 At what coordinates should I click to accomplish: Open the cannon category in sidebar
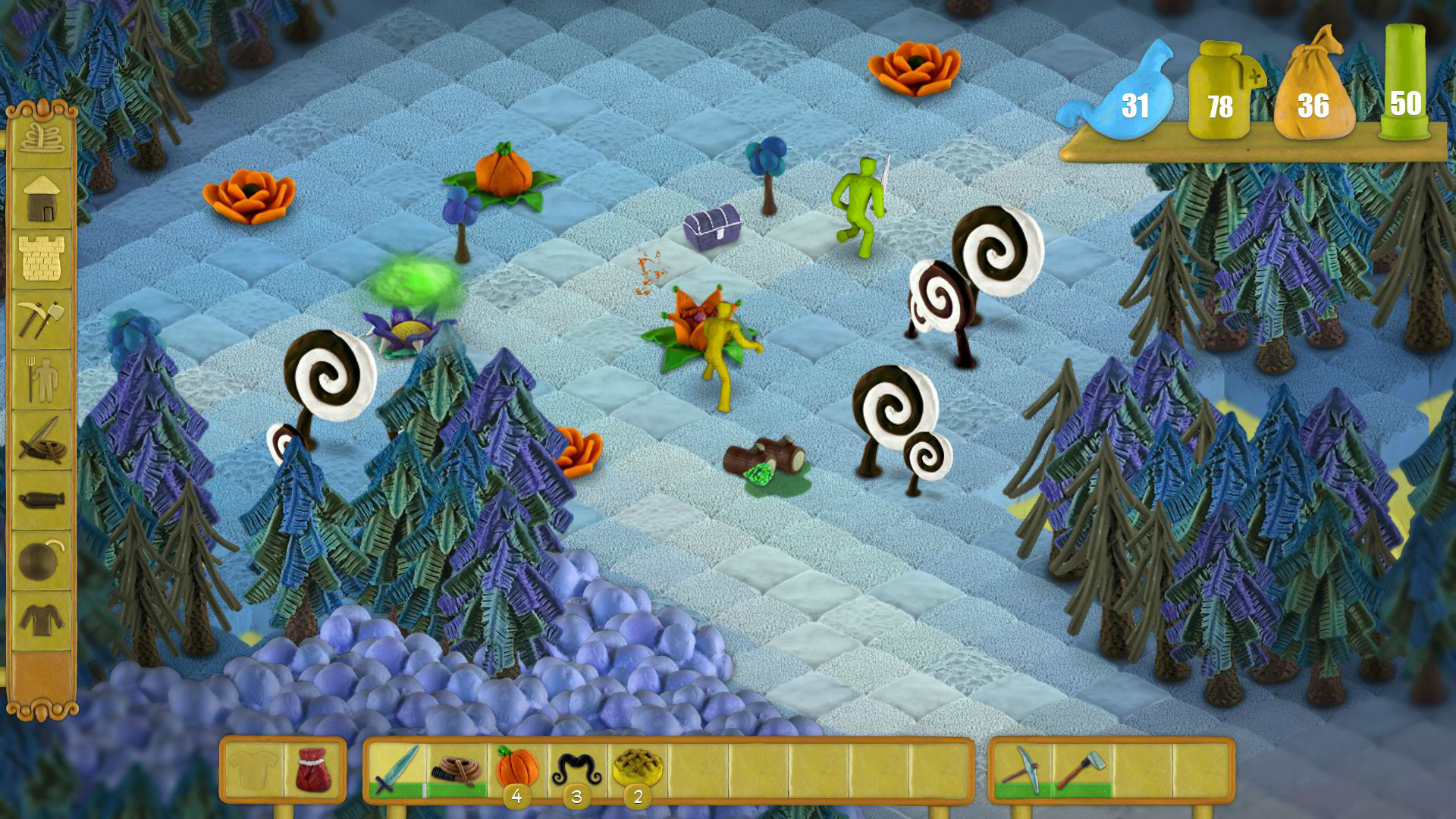[42, 500]
